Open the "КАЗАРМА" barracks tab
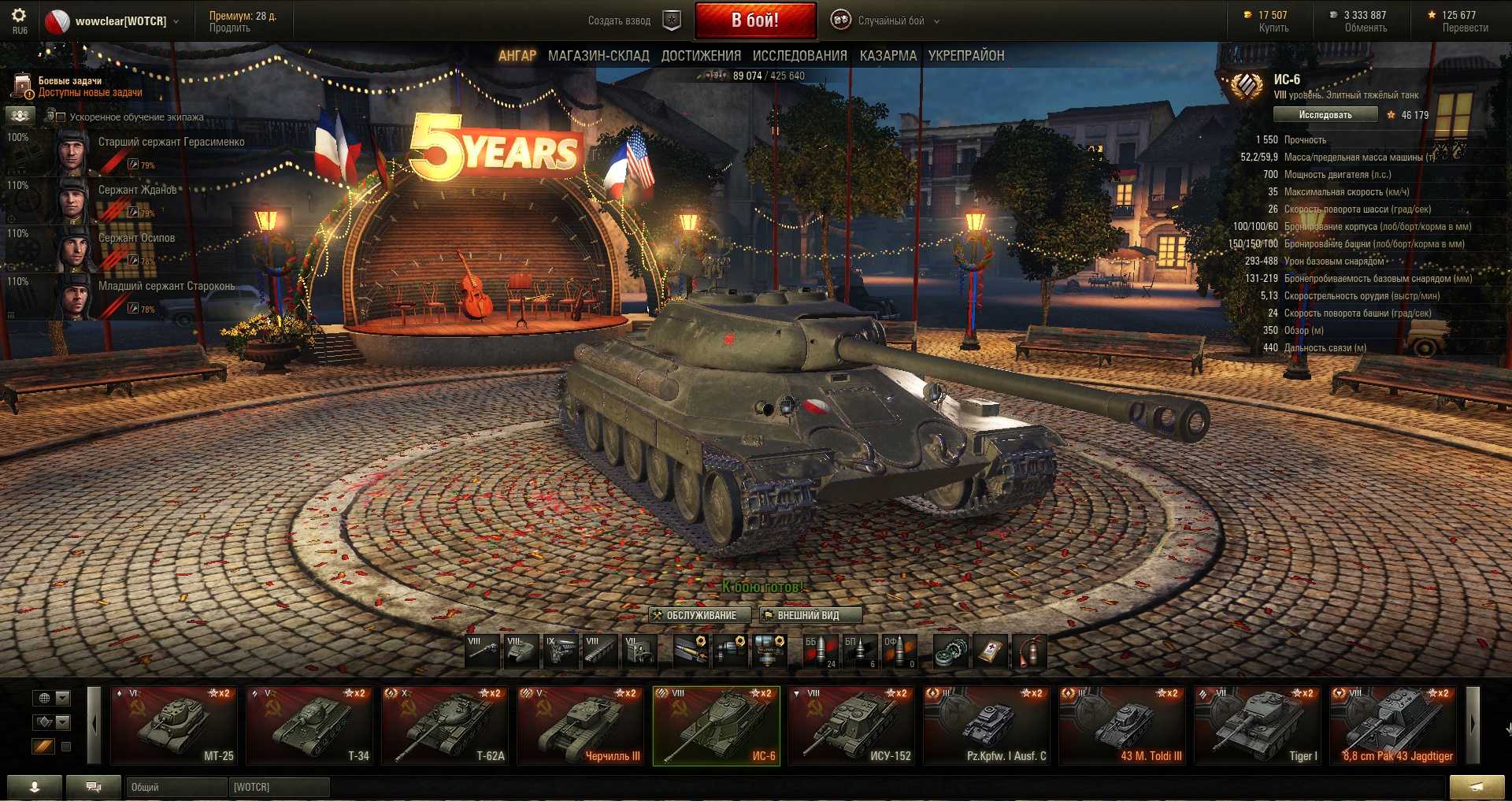 [x=888, y=56]
